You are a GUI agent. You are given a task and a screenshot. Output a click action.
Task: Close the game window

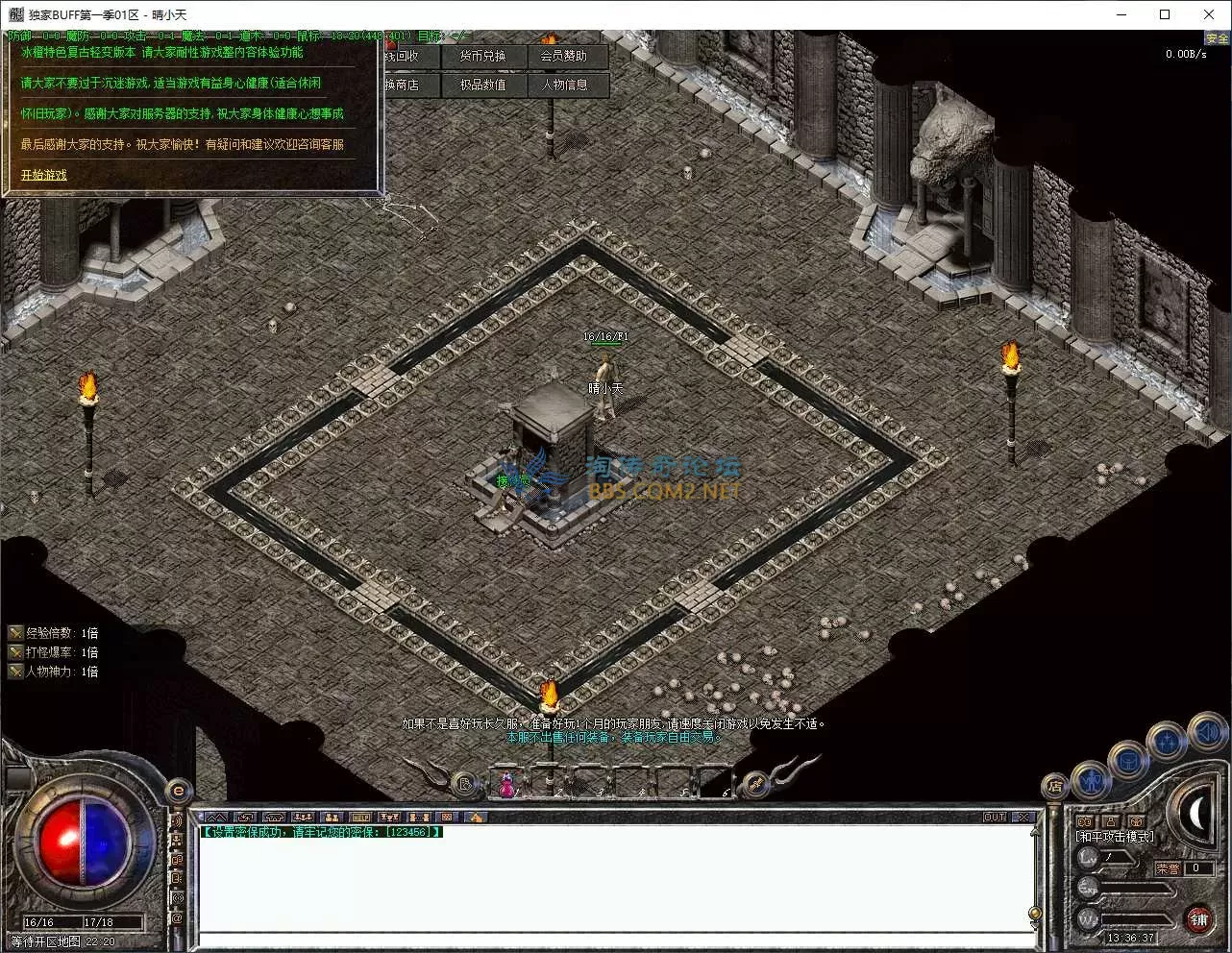point(1209,14)
